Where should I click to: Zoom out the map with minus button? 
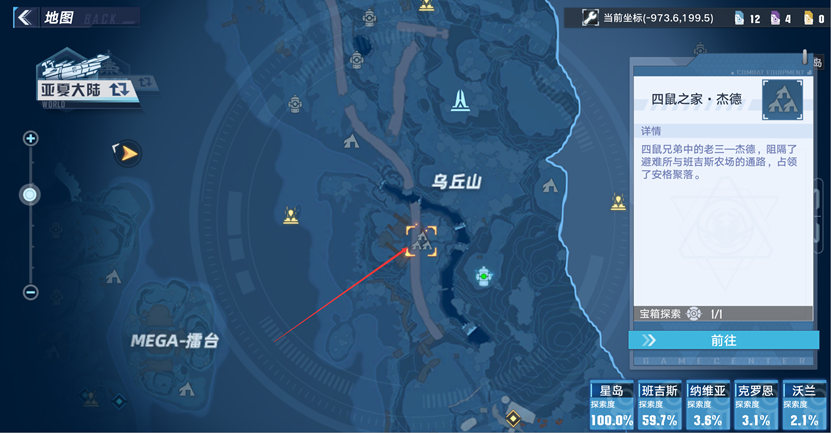(30, 292)
